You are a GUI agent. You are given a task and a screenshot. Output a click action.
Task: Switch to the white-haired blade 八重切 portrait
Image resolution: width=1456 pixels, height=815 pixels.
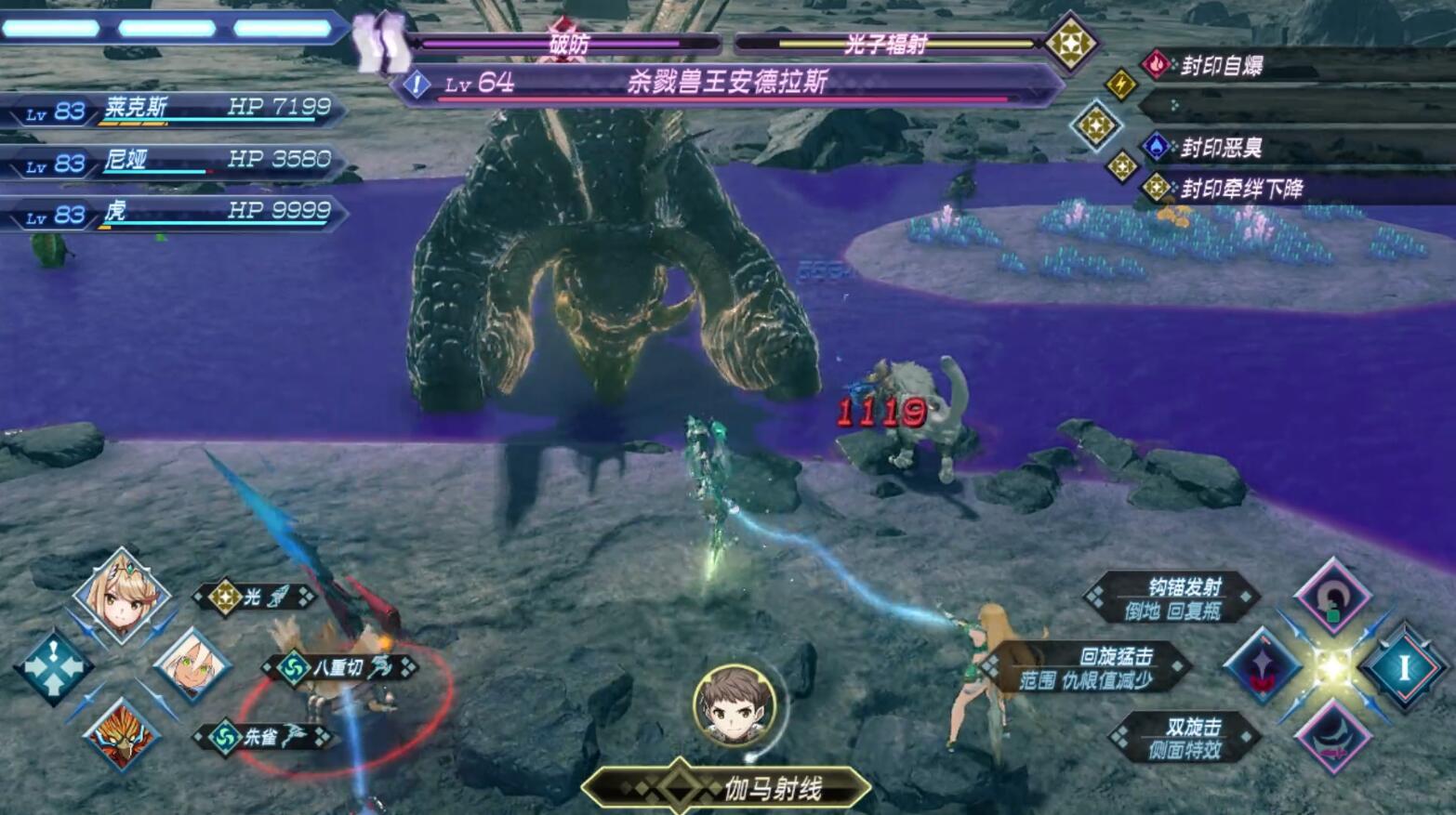point(192,665)
